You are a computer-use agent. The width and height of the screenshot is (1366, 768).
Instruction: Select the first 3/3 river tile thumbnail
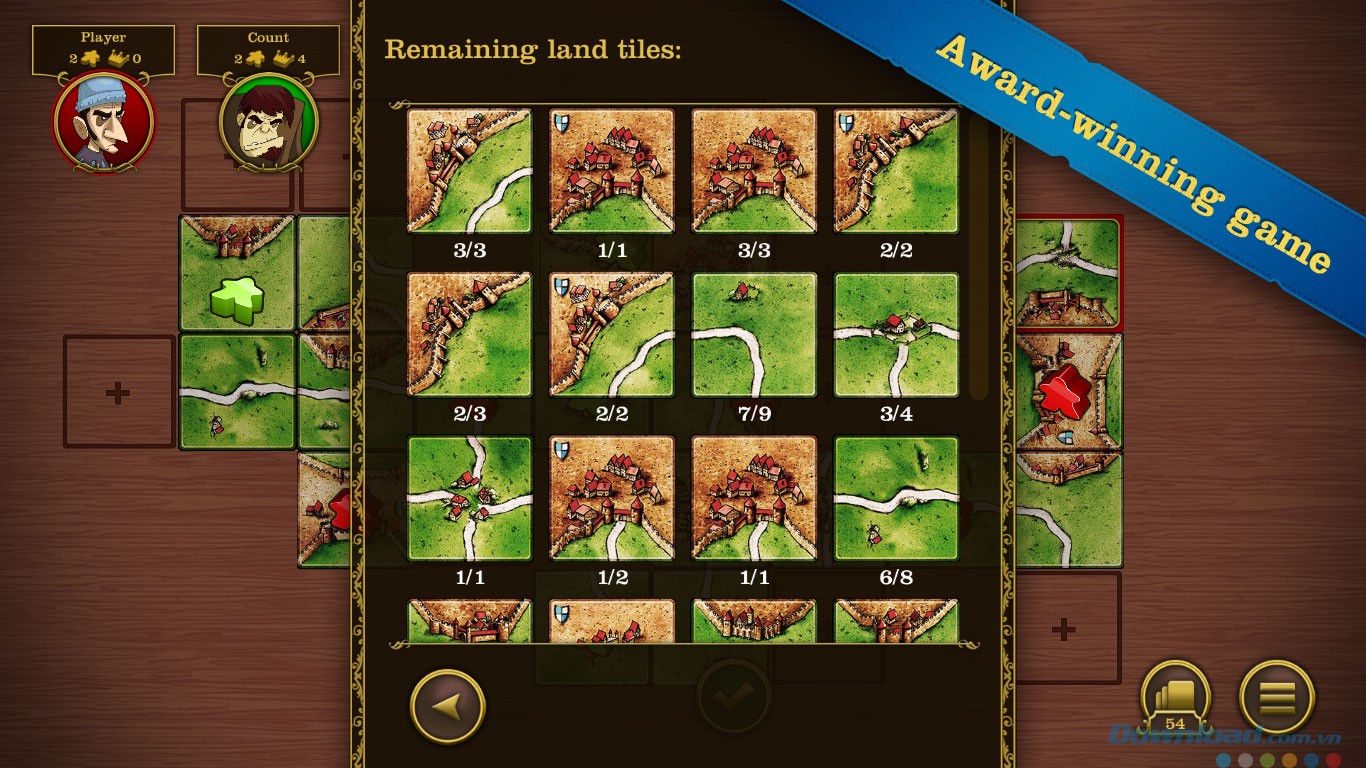point(469,172)
